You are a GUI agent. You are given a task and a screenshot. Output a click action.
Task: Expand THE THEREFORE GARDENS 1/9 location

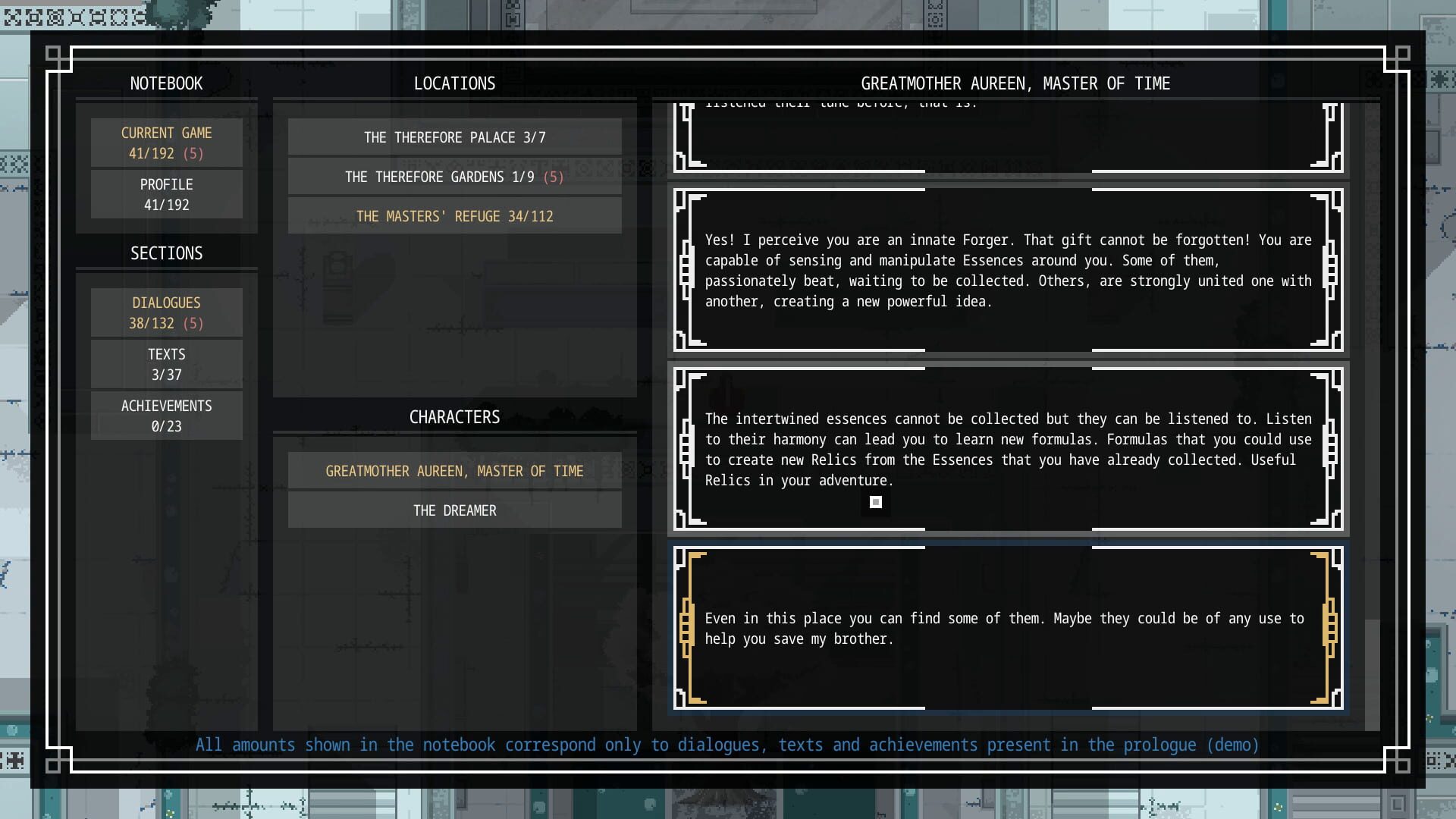(454, 177)
